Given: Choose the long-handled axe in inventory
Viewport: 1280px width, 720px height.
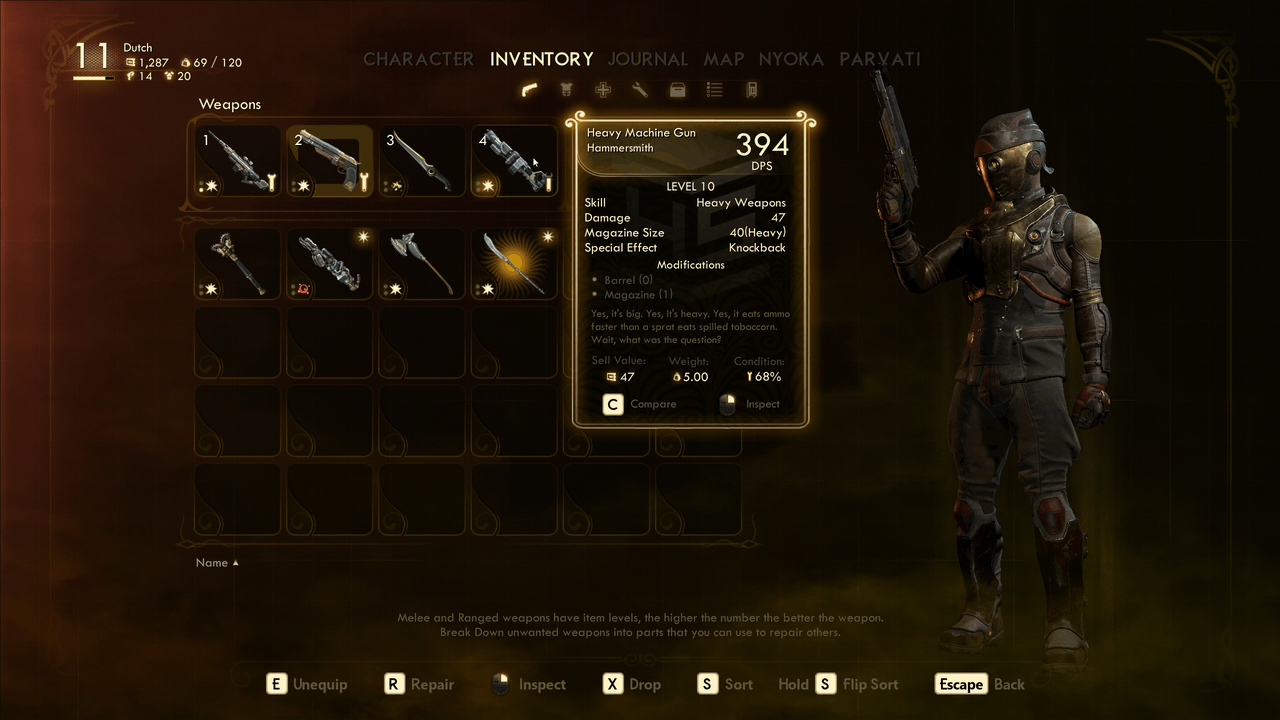Looking at the screenshot, I should pyautogui.click(x=422, y=263).
